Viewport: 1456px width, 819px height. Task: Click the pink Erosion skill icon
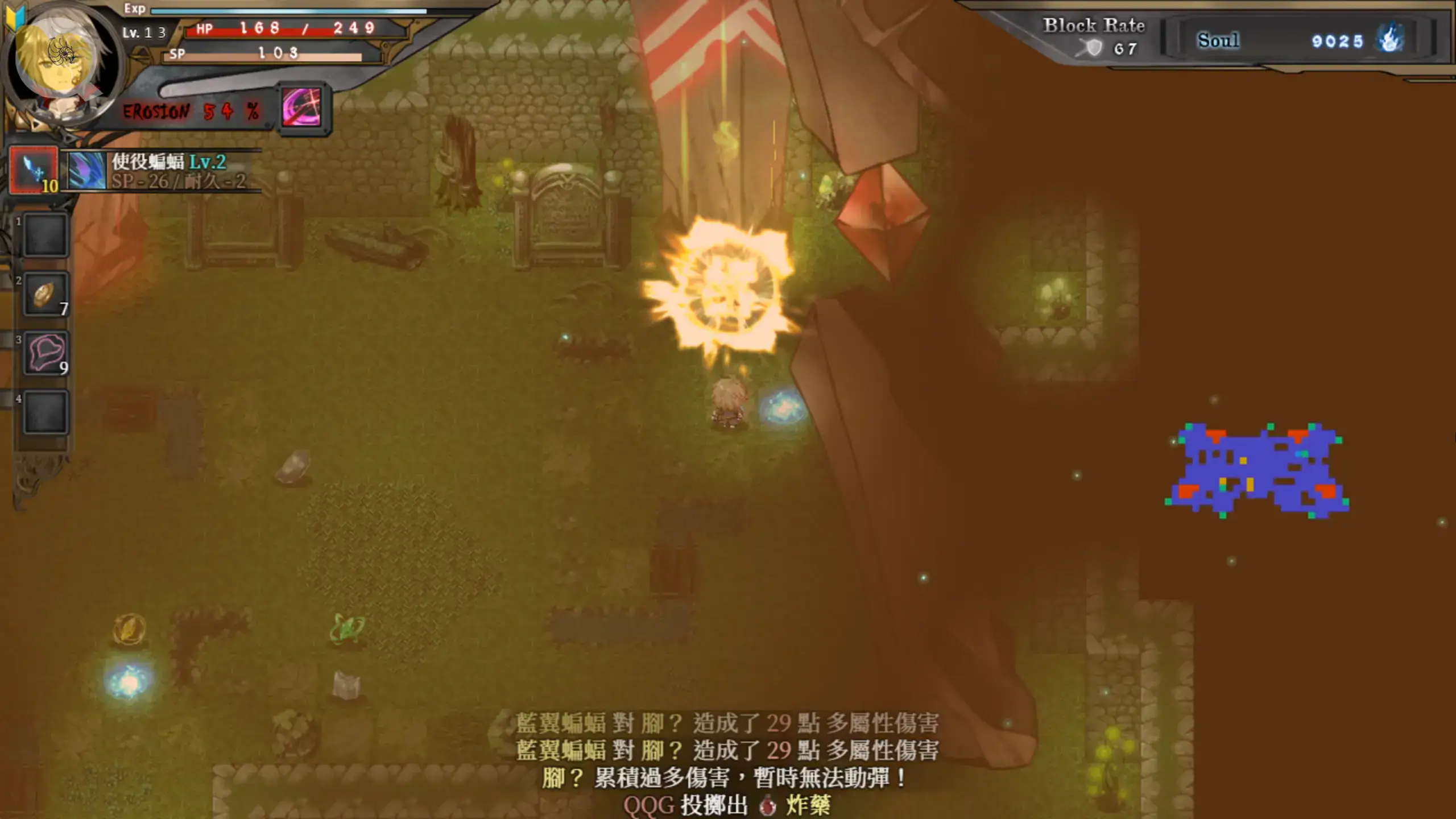(x=302, y=108)
